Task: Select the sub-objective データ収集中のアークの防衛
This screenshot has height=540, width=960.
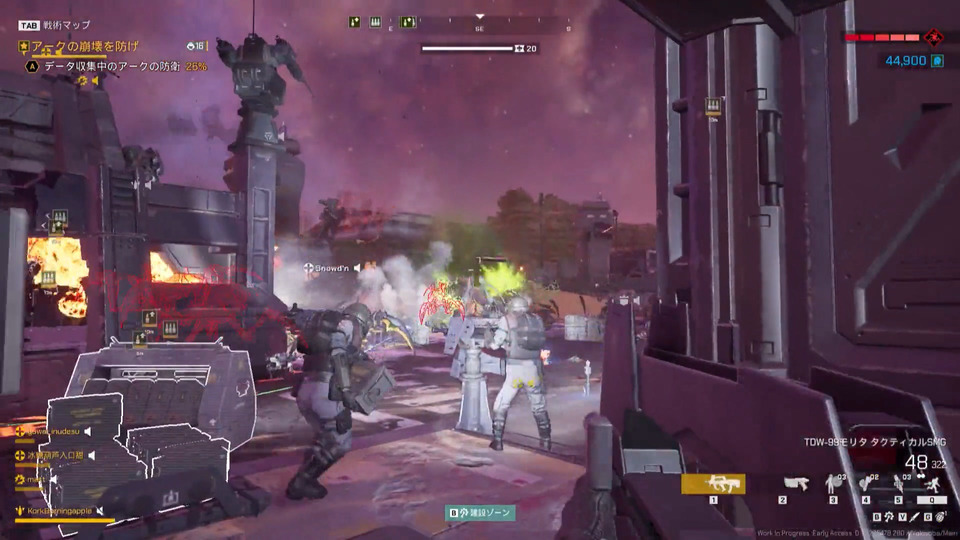Action: [x=112, y=66]
